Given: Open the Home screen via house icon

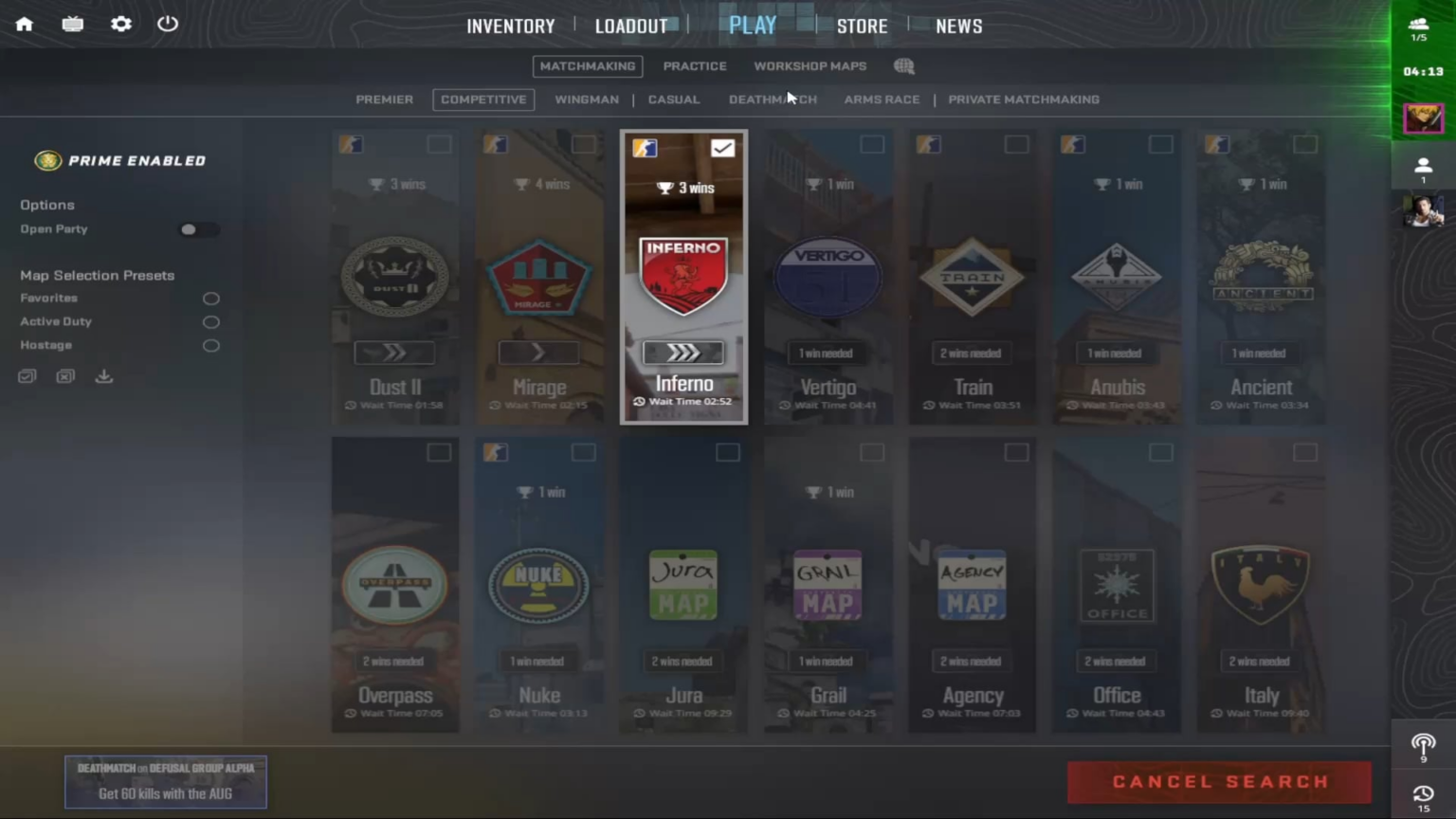Looking at the screenshot, I should pos(24,24).
